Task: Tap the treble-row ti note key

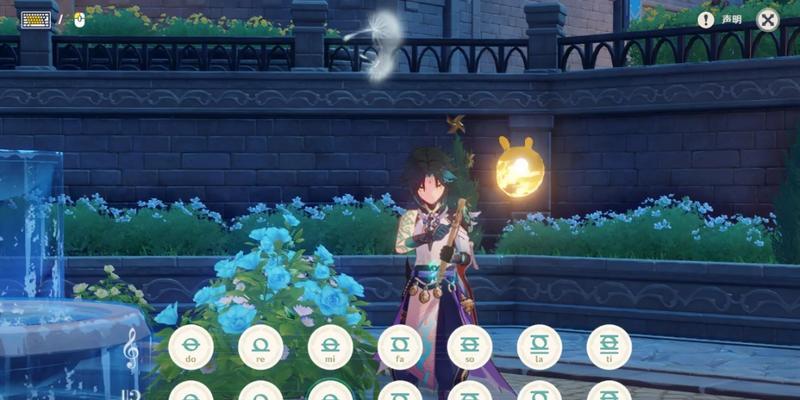Action: pyautogui.click(x=609, y=347)
